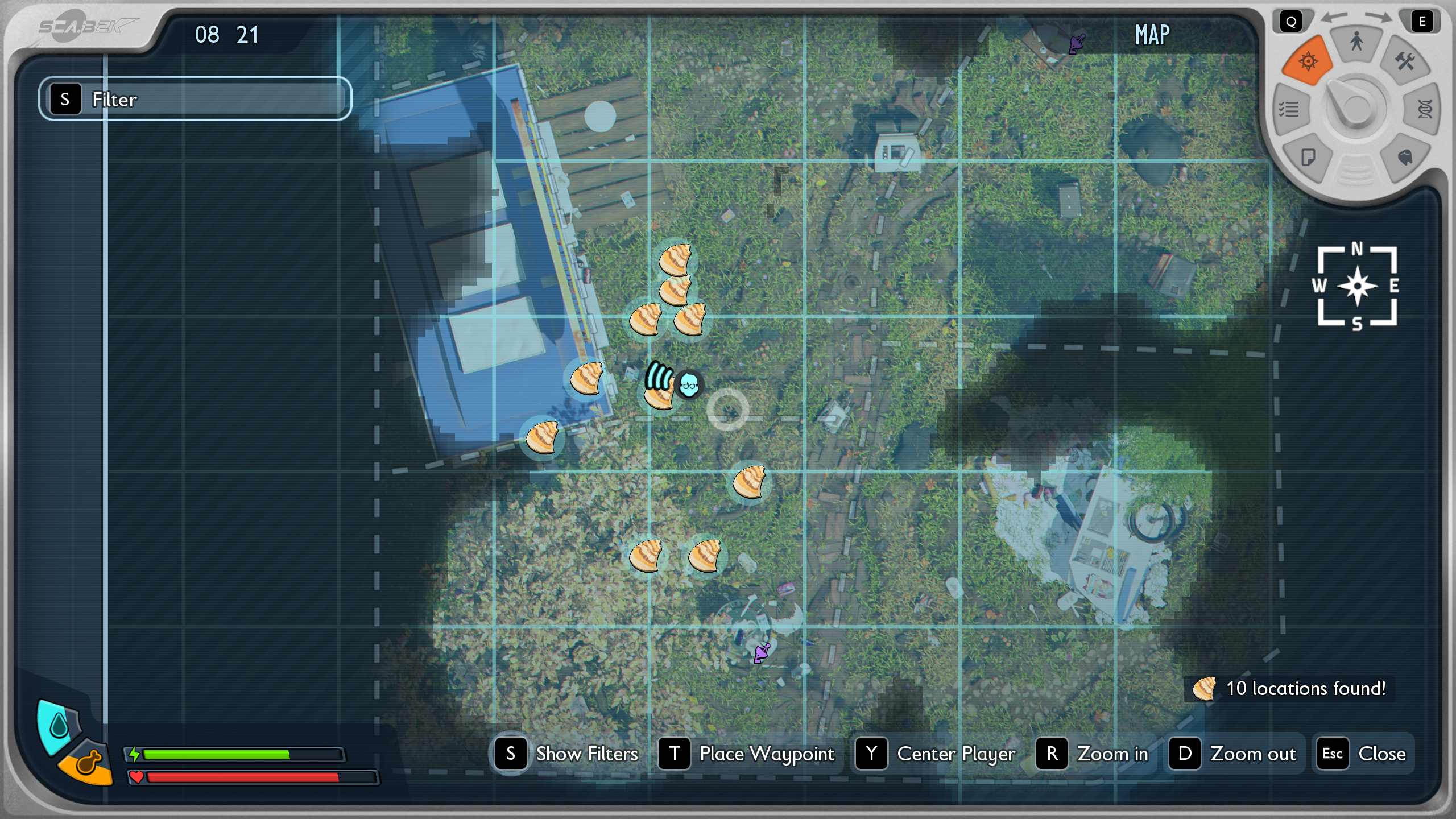Select the Map compass icon on the radial menu

point(1308,61)
